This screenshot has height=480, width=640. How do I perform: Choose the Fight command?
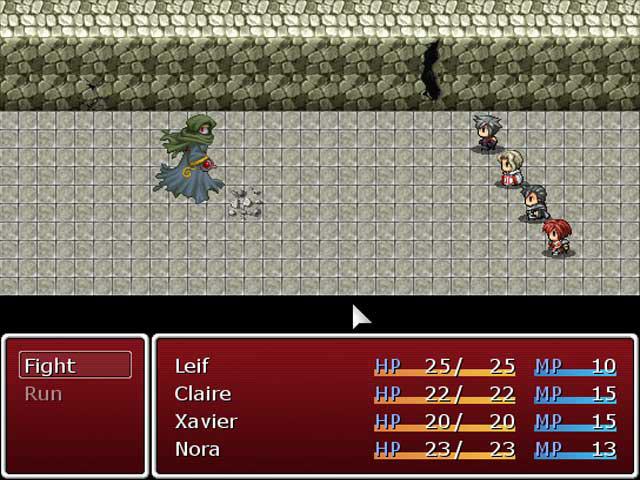pyautogui.click(x=75, y=366)
